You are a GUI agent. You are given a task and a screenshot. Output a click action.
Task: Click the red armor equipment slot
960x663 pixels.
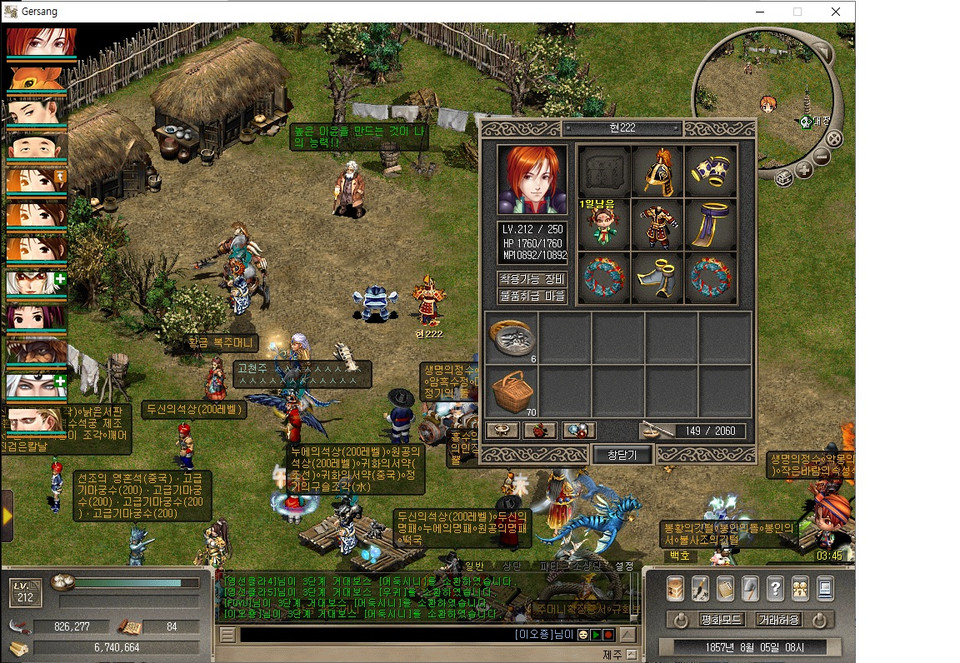[657, 225]
